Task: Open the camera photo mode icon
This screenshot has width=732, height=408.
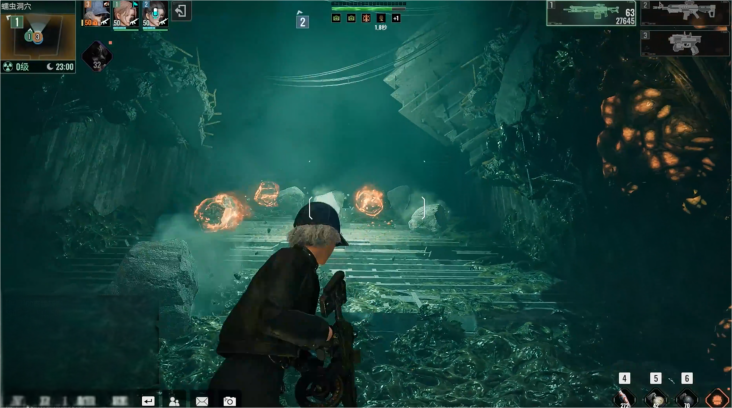Action: point(229,400)
